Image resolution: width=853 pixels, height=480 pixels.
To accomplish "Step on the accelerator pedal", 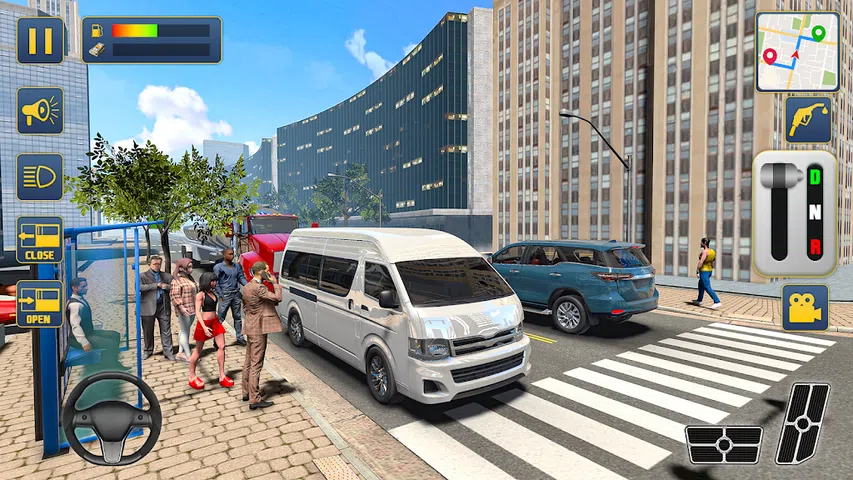I will (803, 422).
